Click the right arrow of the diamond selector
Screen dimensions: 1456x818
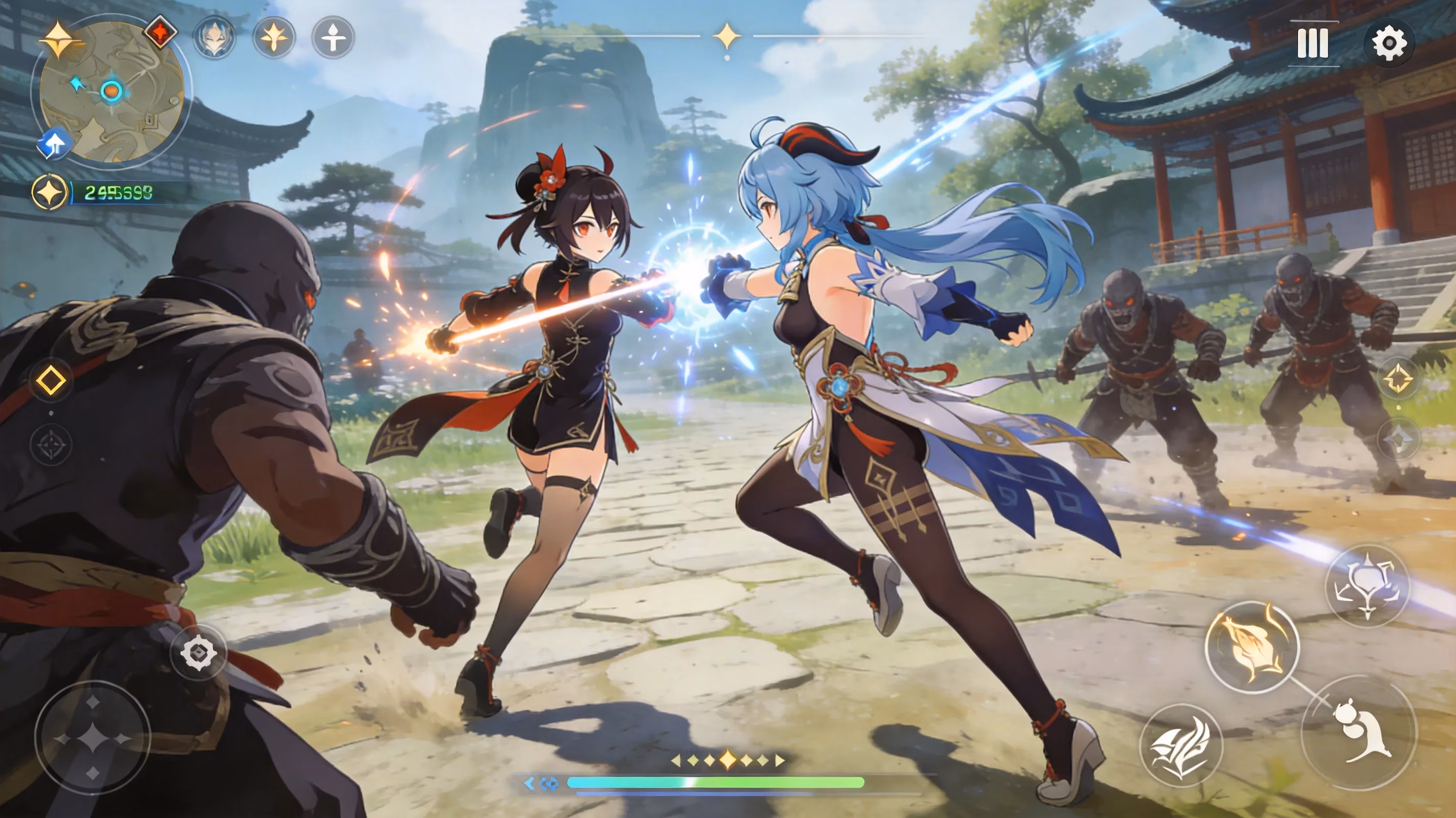pos(780,760)
